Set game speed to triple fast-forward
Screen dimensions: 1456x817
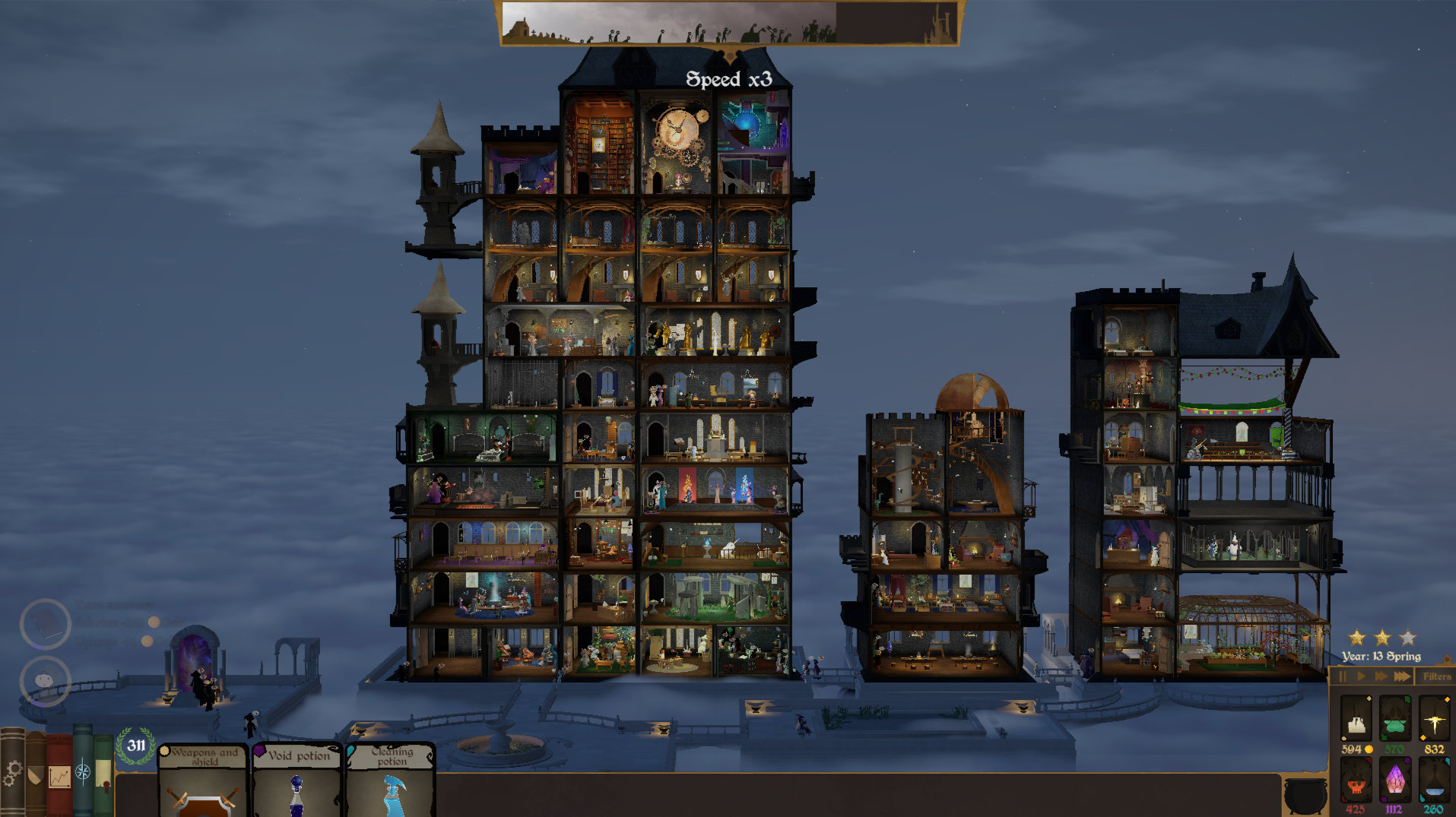1402,676
